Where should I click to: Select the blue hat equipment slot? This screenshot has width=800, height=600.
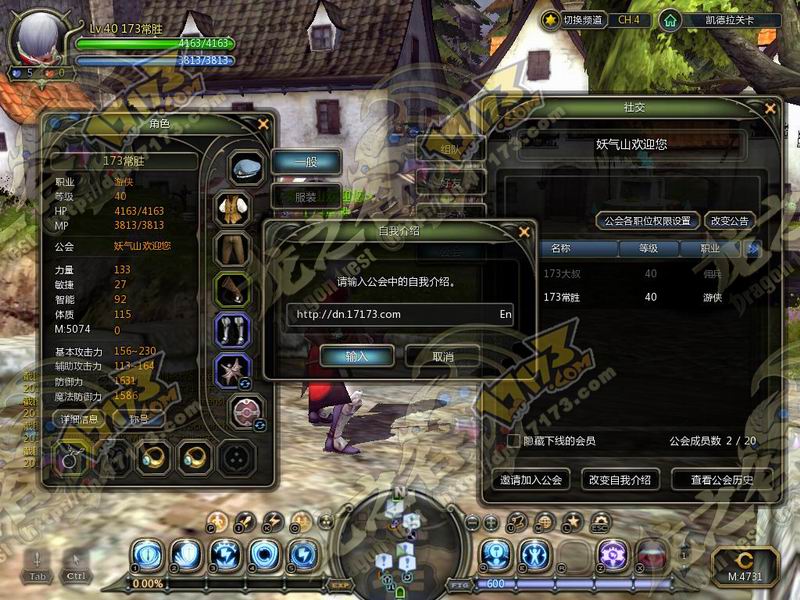coord(245,167)
